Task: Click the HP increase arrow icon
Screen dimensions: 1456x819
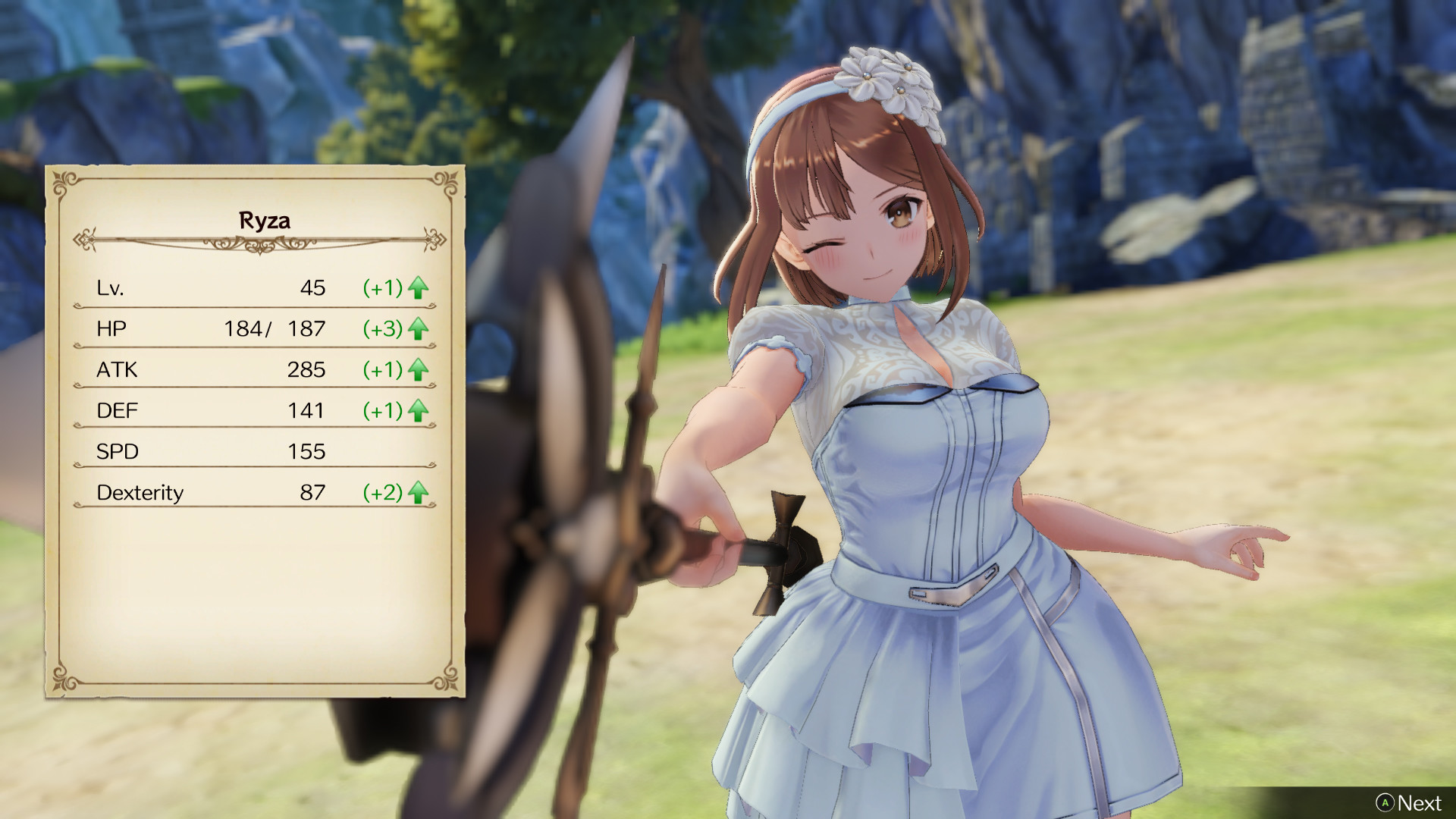Action: [x=417, y=329]
